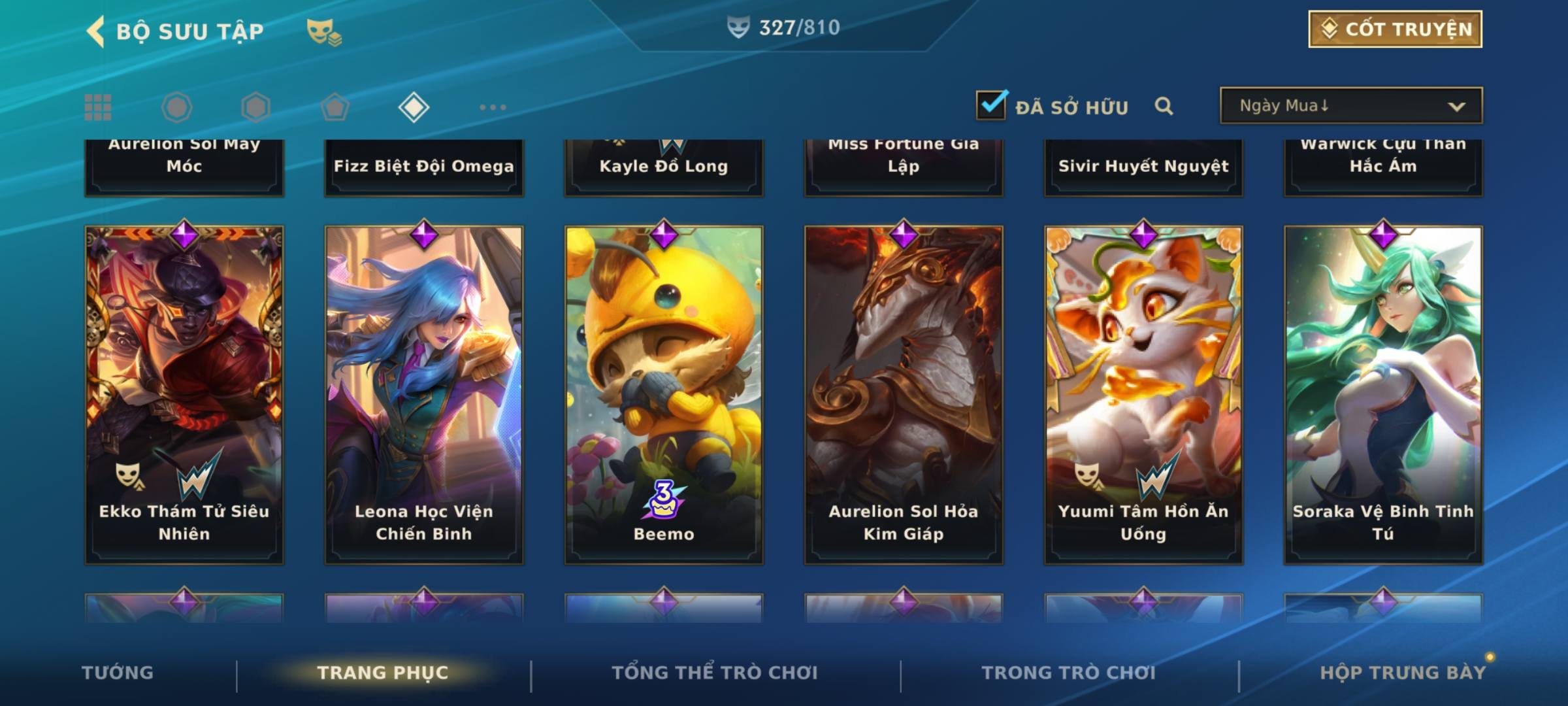
Task: Switch to the Tướng tab
Action: click(x=118, y=673)
